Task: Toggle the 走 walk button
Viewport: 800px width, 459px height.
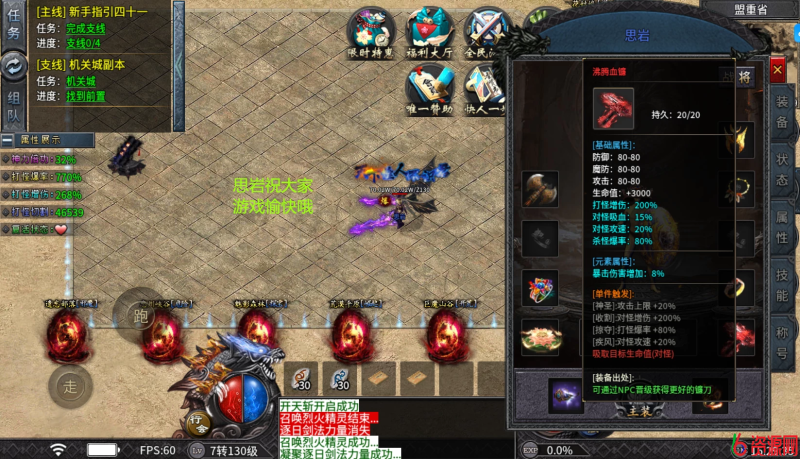Action: [70, 384]
